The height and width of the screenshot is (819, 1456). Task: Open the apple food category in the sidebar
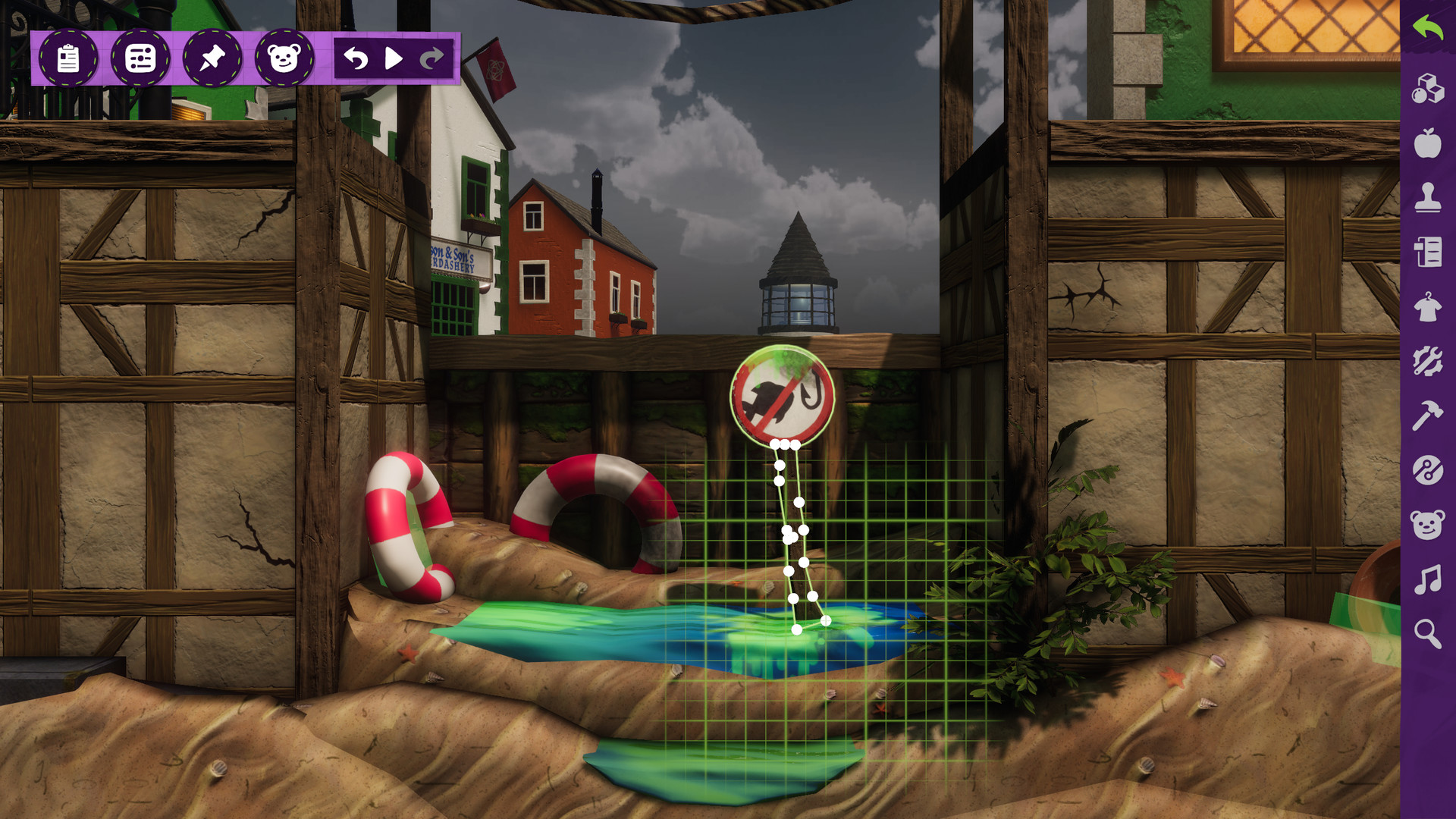tap(1429, 143)
